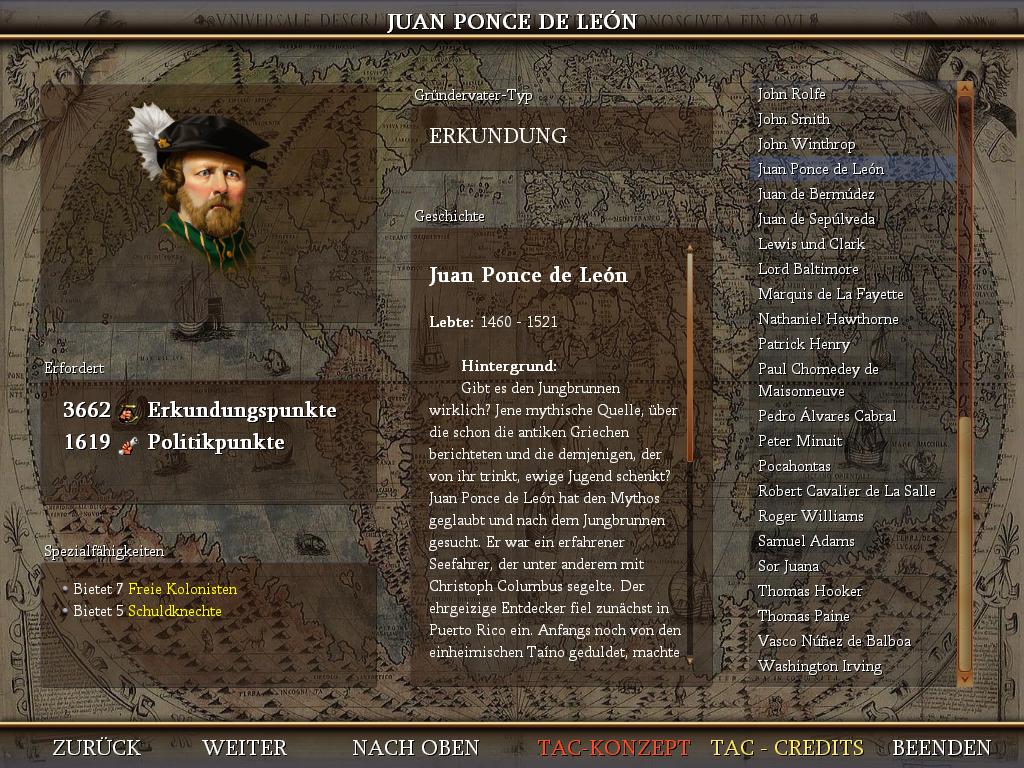The width and height of the screenshot is (1024, 768).
Task: Choose John Smith from the list
Action: (x=794, y=119)
